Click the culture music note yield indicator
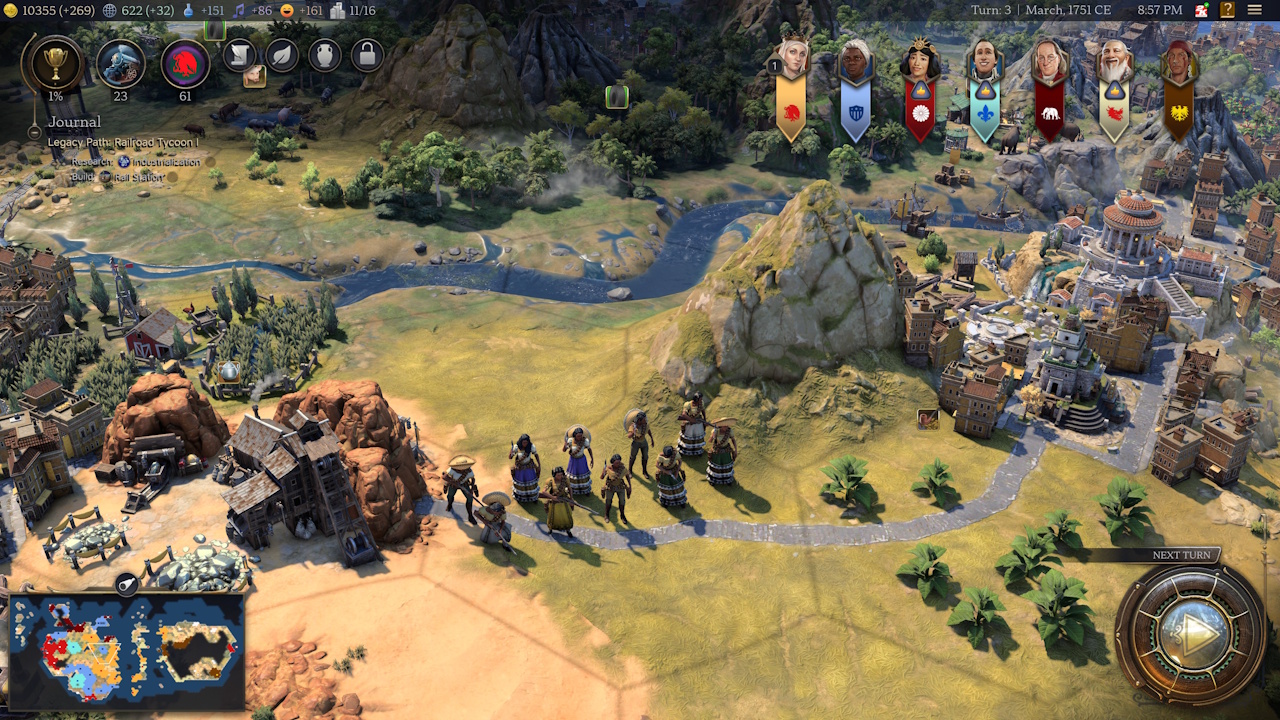Image resolution: width=1280 pixels, height=720 pixels. [238, 10]
